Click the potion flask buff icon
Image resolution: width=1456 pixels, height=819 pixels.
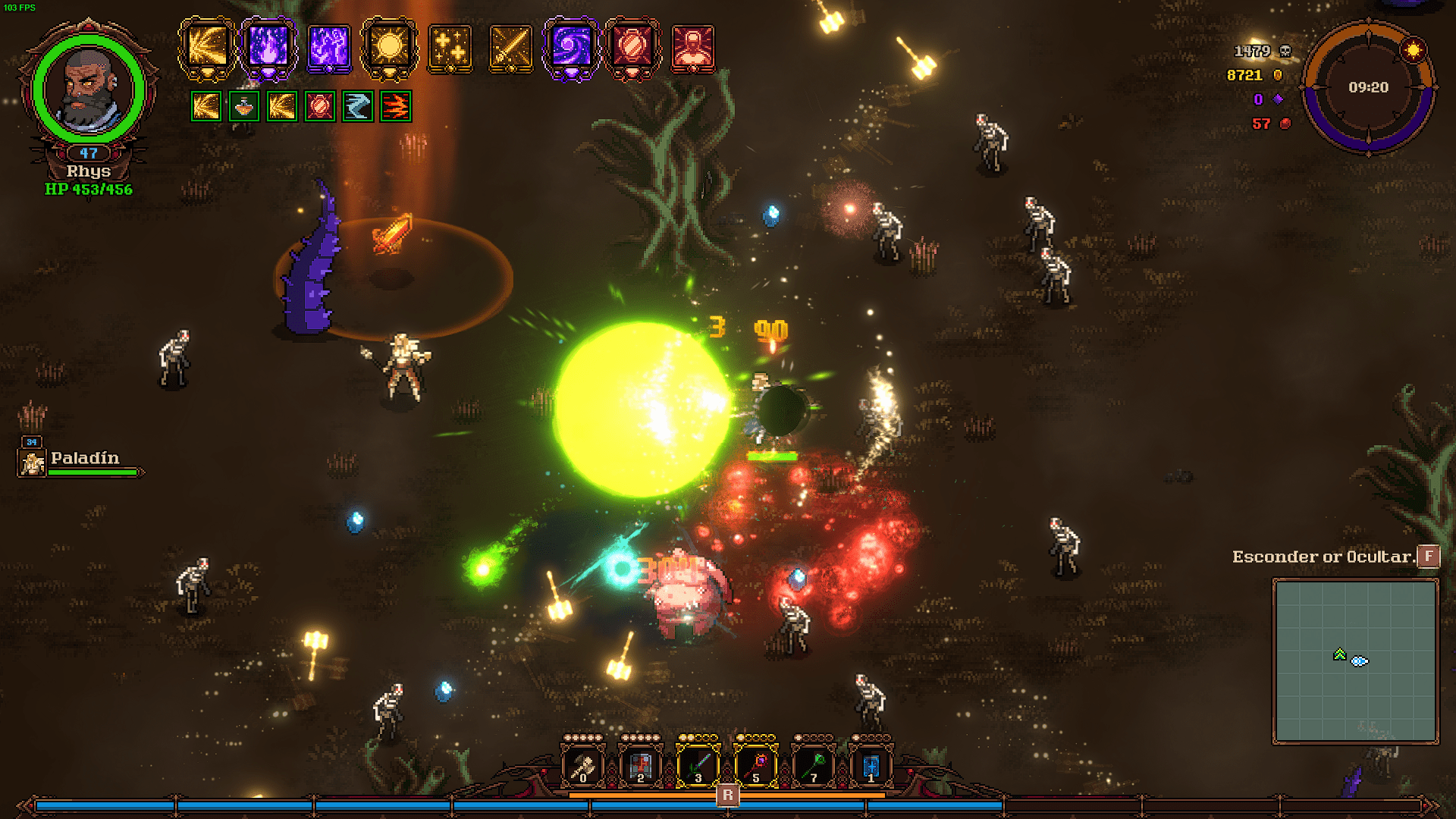pos(243,107)
